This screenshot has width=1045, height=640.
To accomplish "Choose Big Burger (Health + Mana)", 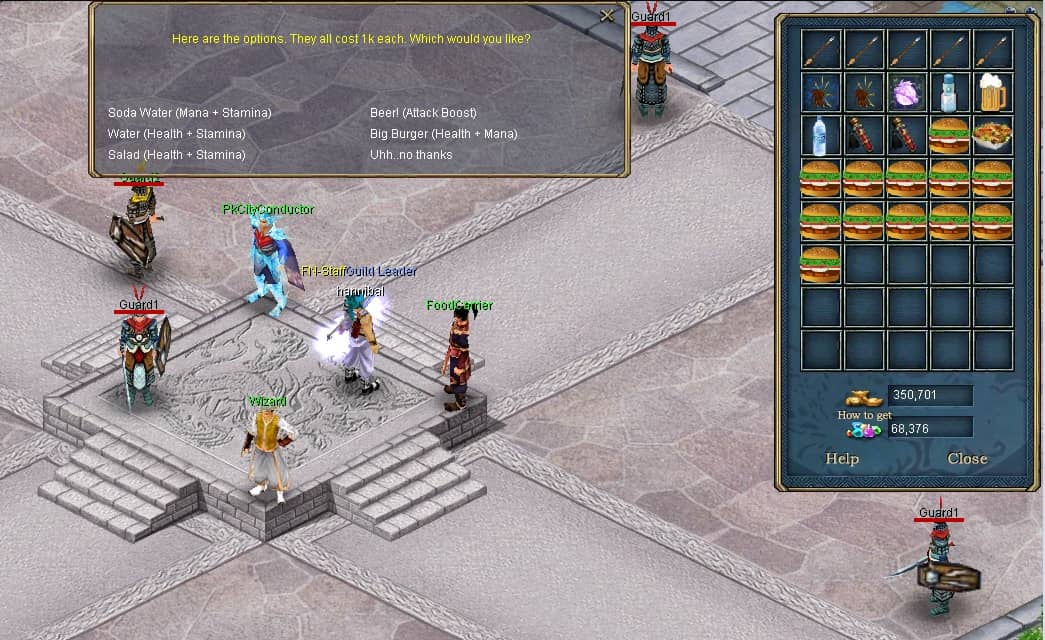I will (443, 134).
